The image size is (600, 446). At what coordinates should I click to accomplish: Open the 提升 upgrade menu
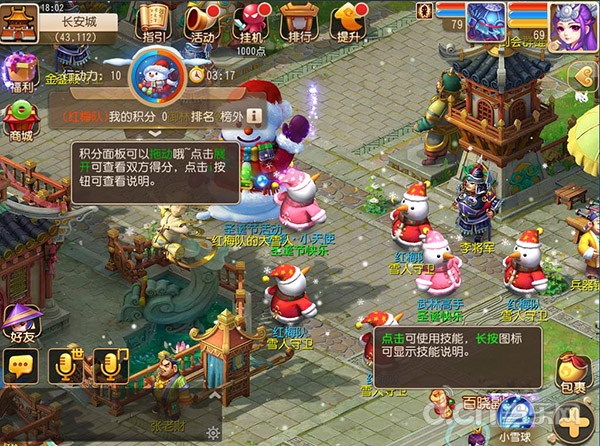click(349, 20)
